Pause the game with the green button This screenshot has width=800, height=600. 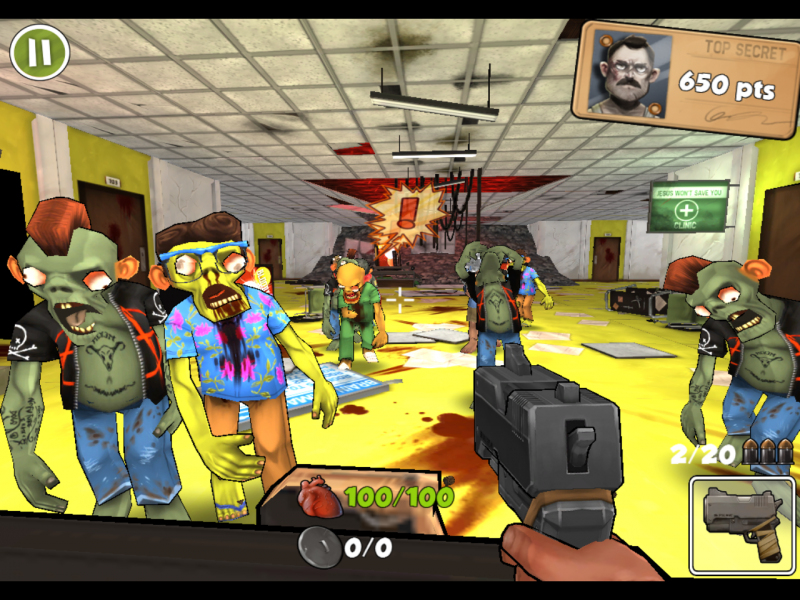[x=40, y=51]
